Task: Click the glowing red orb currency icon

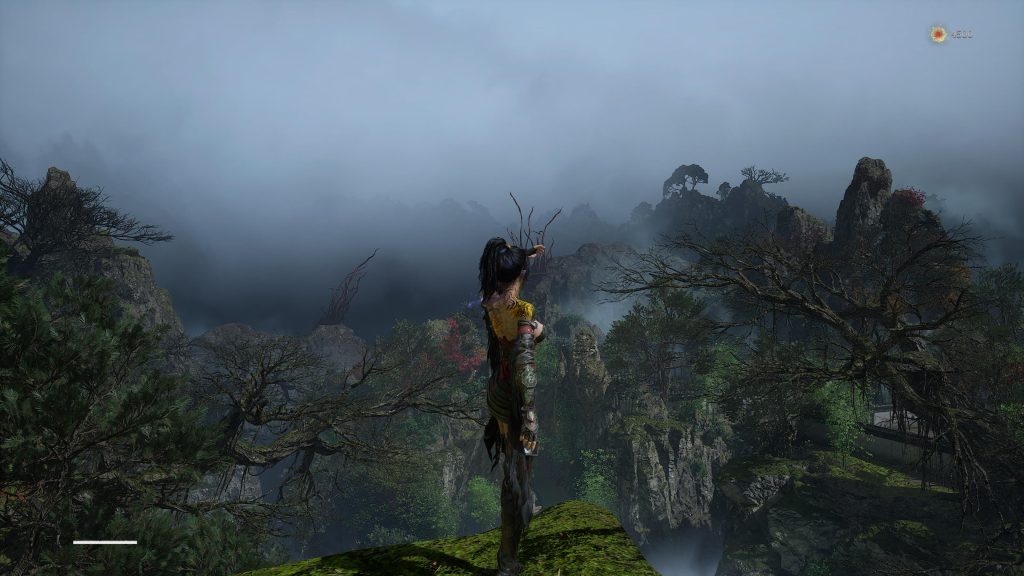Action: pyautogui.click(x=938, y=34)
